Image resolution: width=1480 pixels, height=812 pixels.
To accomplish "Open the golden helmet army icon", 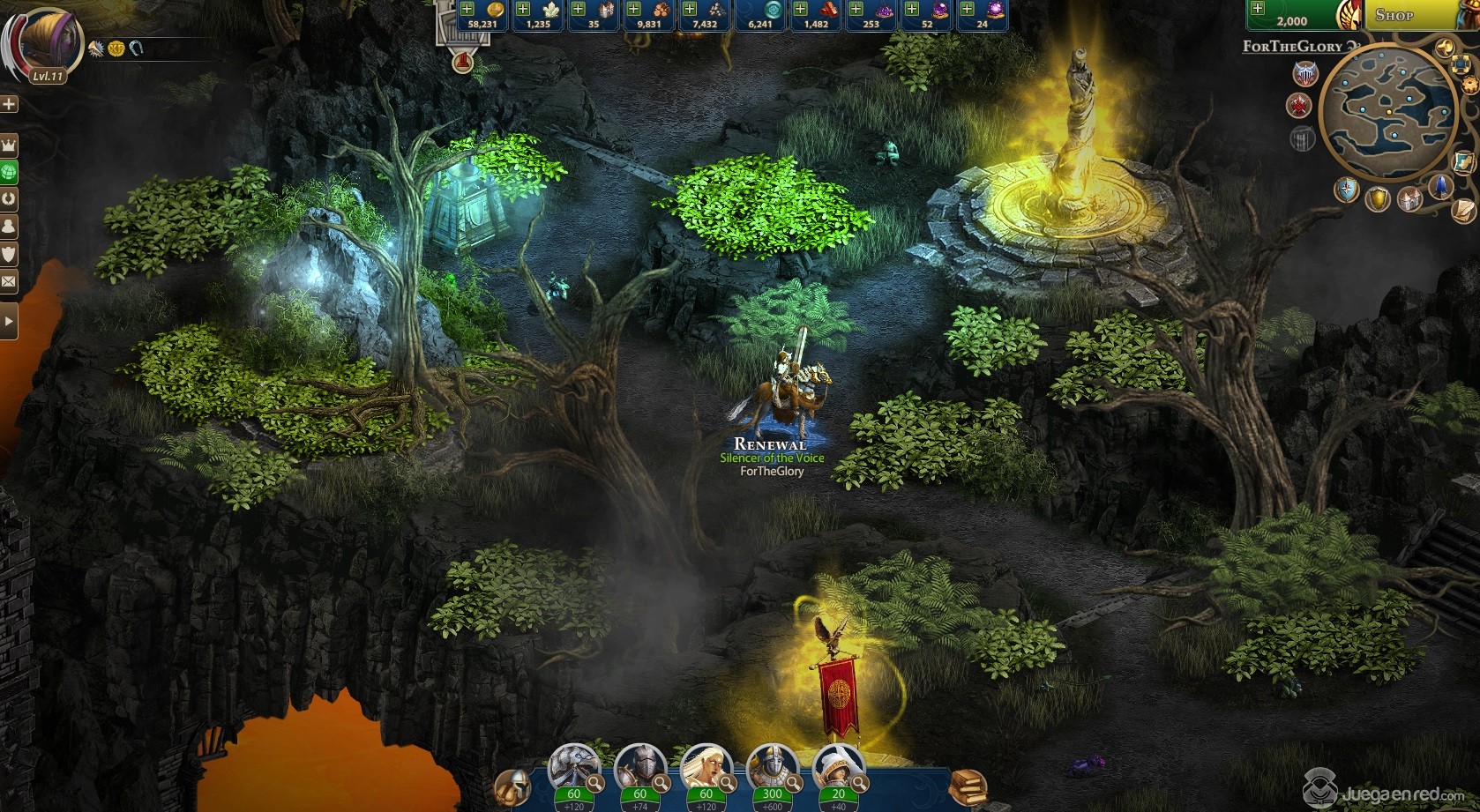I will click(x=512, y=785).
